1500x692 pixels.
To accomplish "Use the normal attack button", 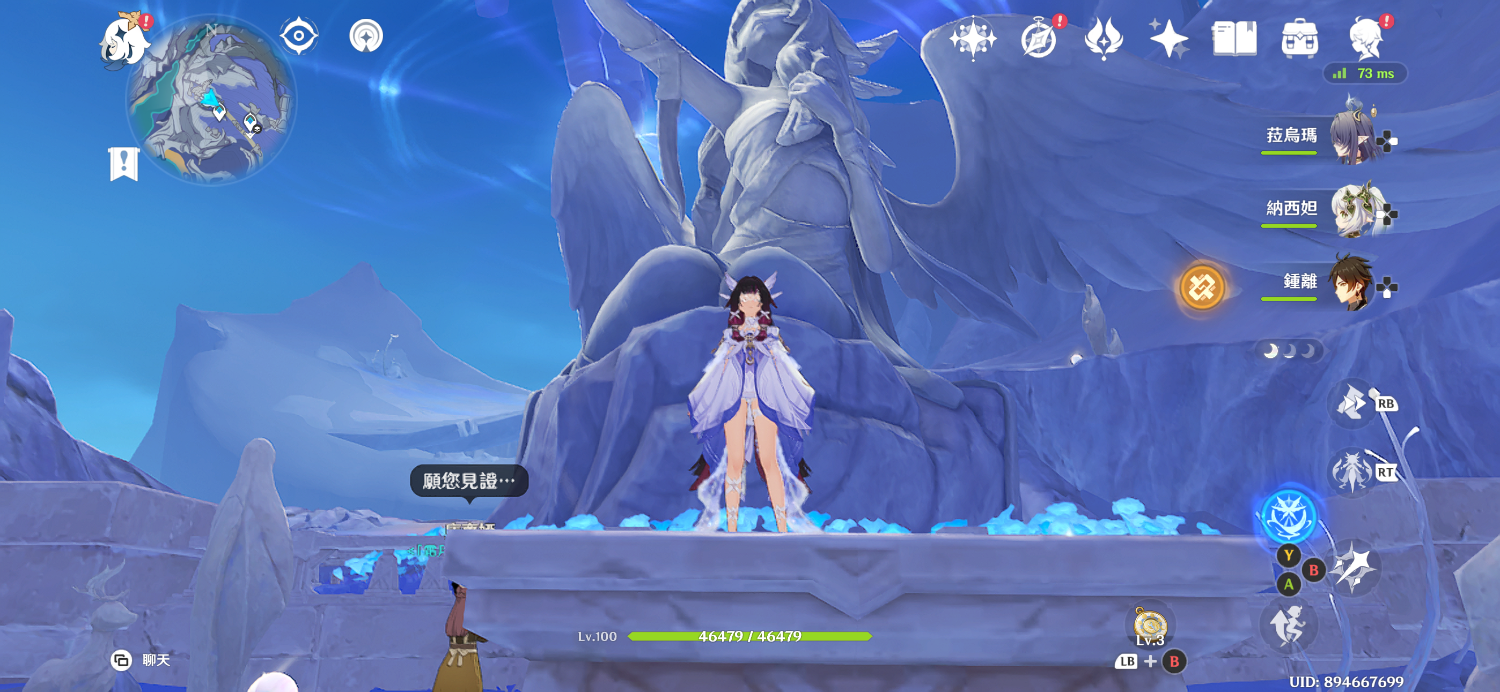I will 1354,568.
